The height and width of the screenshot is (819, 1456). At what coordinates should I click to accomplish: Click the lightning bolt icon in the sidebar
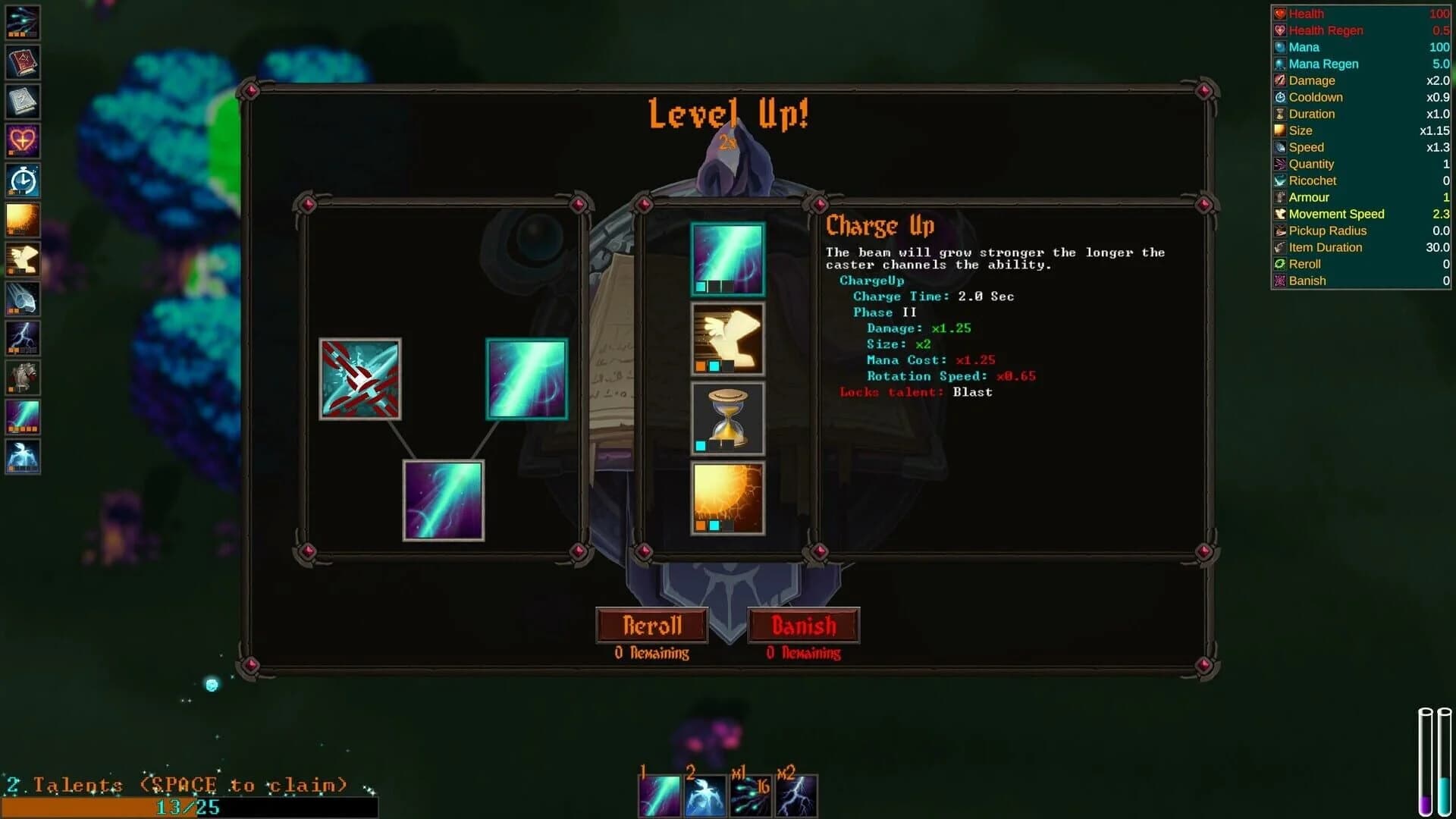pos(23,338)
